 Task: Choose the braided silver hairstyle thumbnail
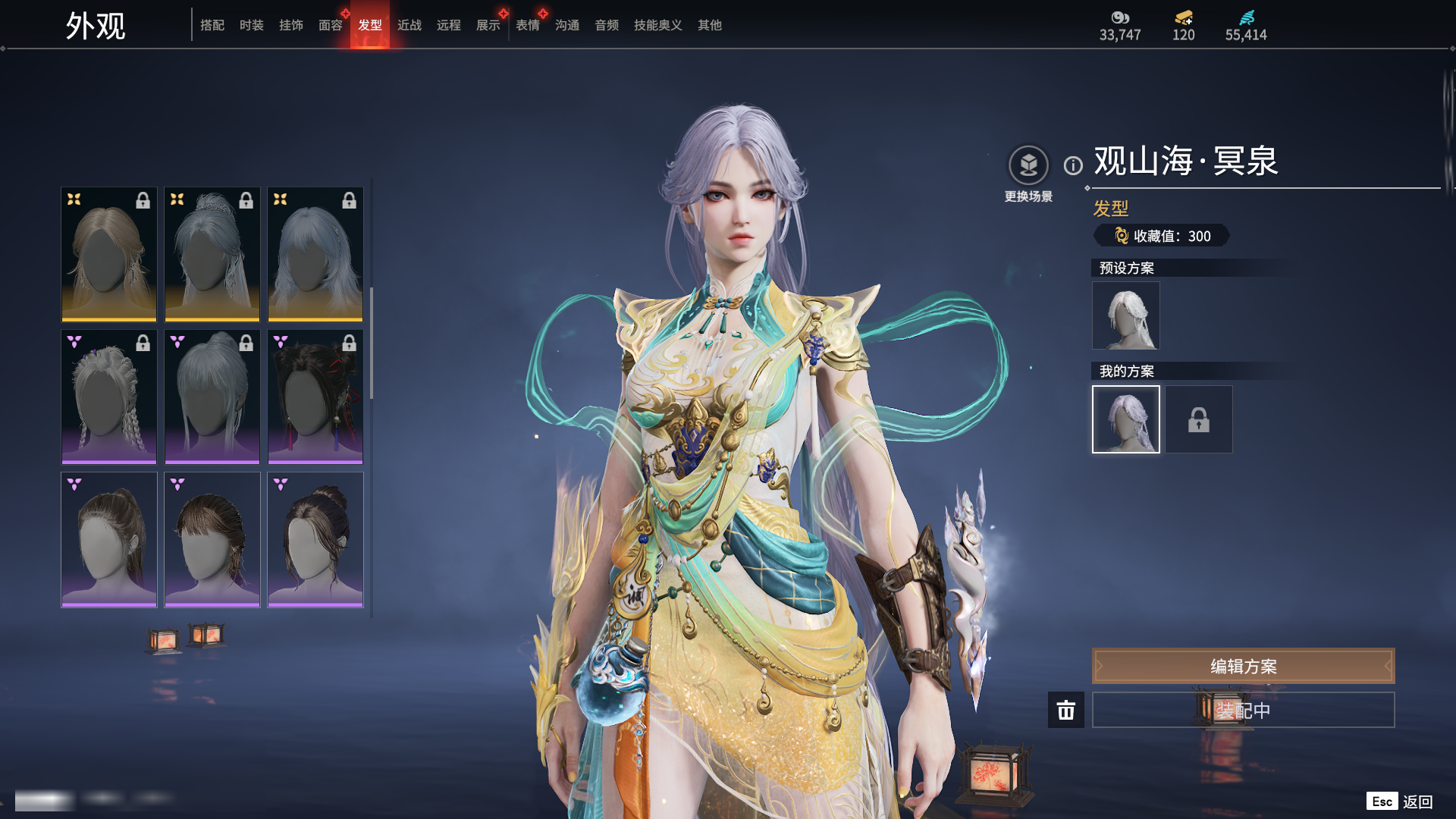coord(109,396)
